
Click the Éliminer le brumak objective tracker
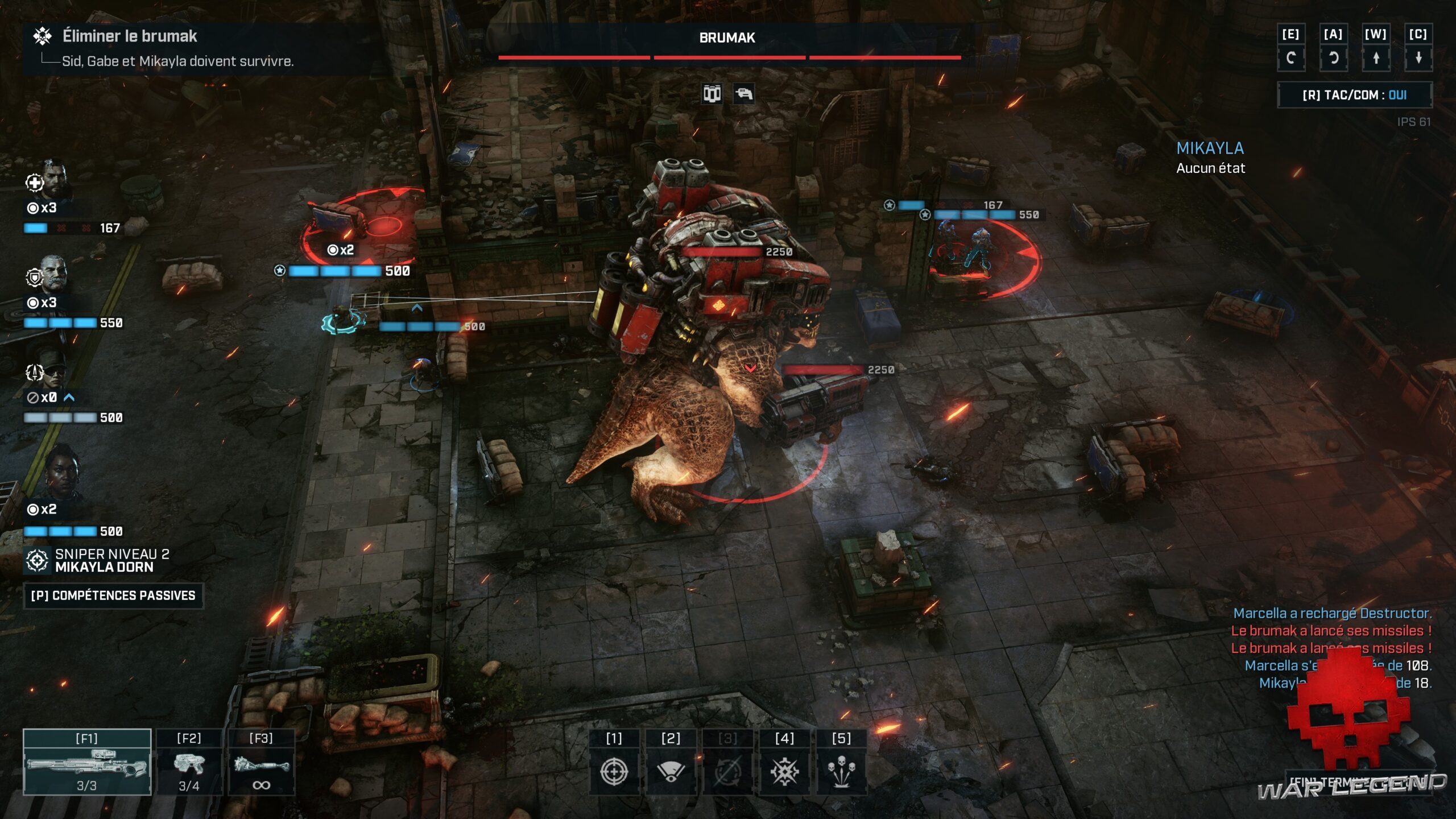(130, 36)
